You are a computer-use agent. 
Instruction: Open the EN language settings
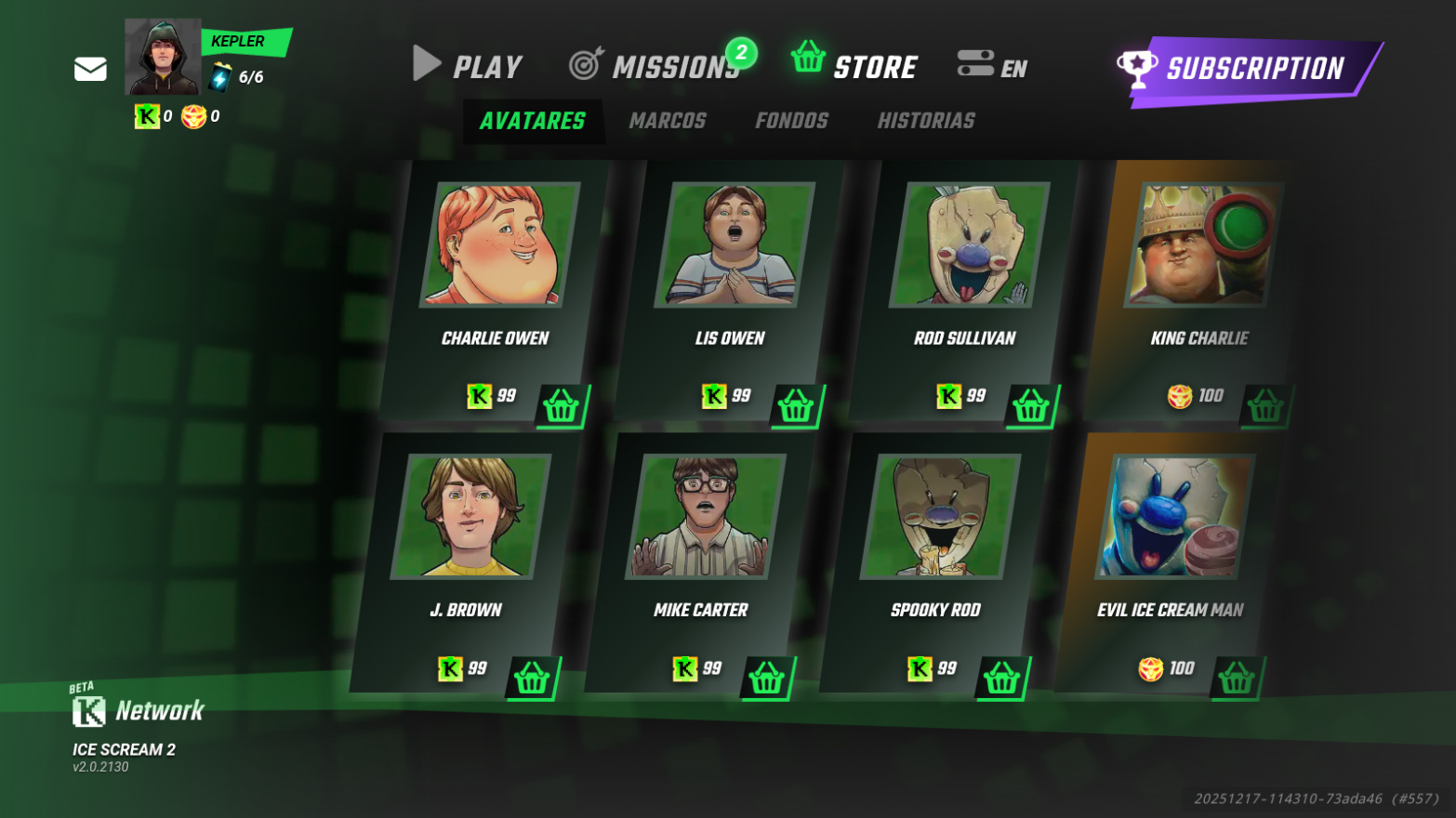992,66
